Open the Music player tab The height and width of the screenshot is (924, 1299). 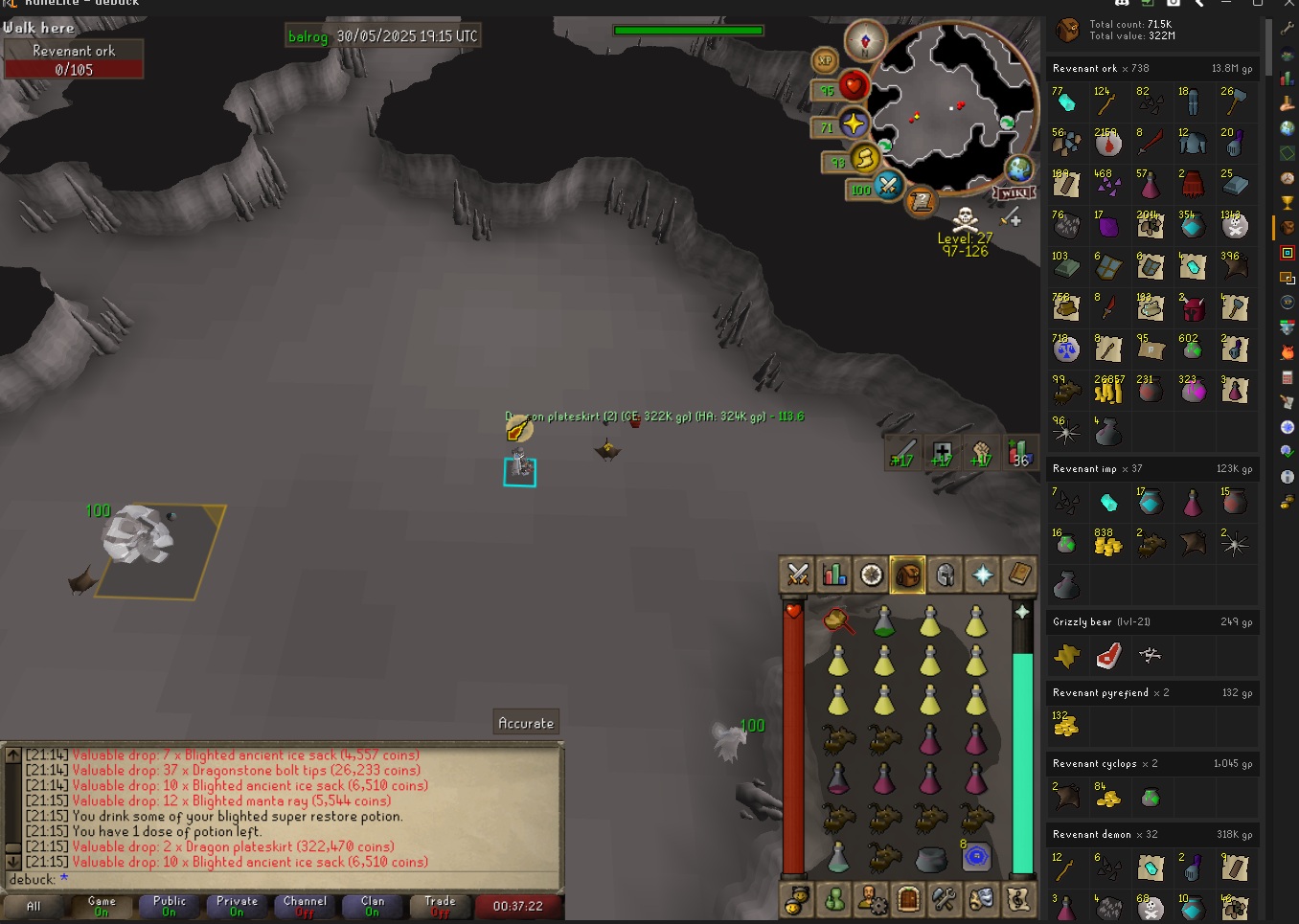[1018, 899]
